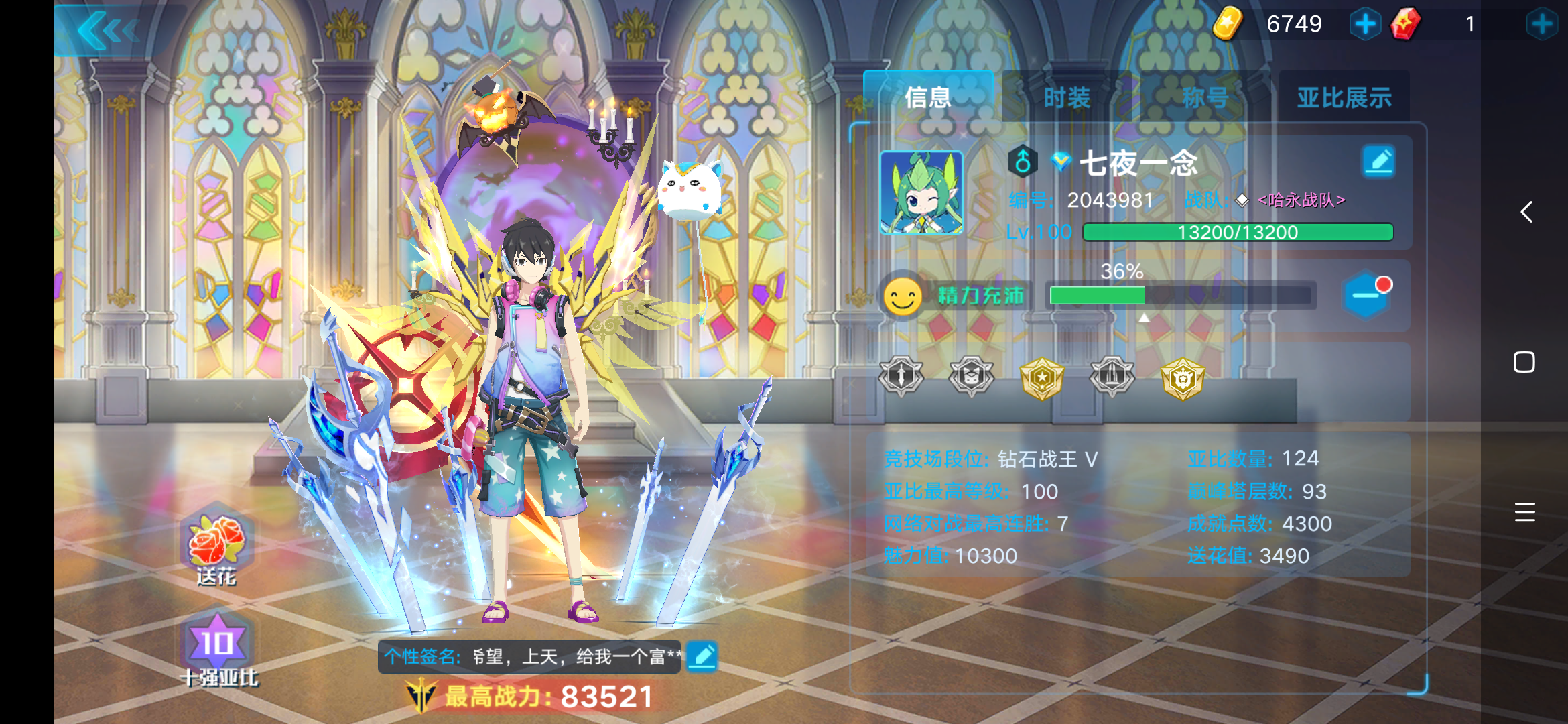1568x724 pixels.
Task: Open the tower silver medal badge
Action: pyautogui.click(x=1112, y=376)
